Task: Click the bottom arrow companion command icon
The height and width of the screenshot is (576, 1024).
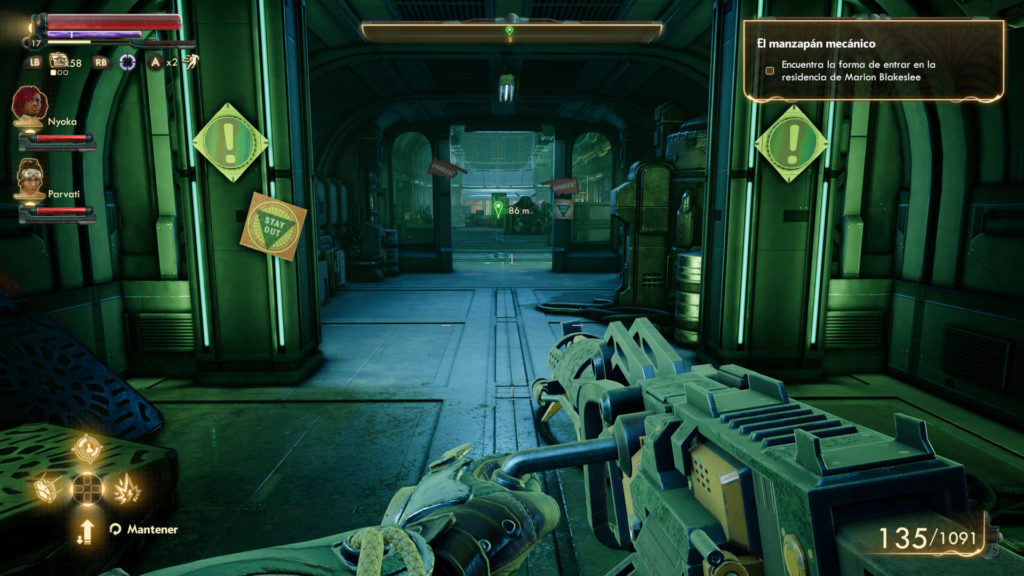Action: point(87,530)
